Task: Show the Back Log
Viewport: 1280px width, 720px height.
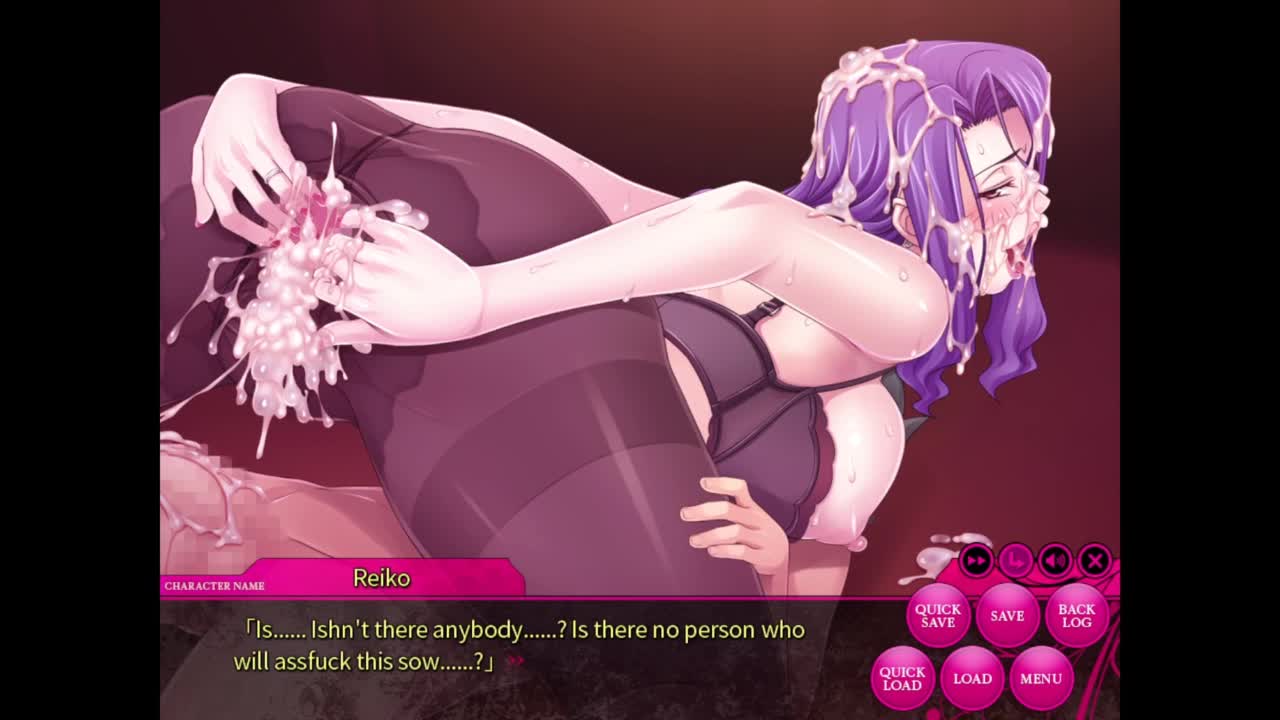Action: (1076, 616)
